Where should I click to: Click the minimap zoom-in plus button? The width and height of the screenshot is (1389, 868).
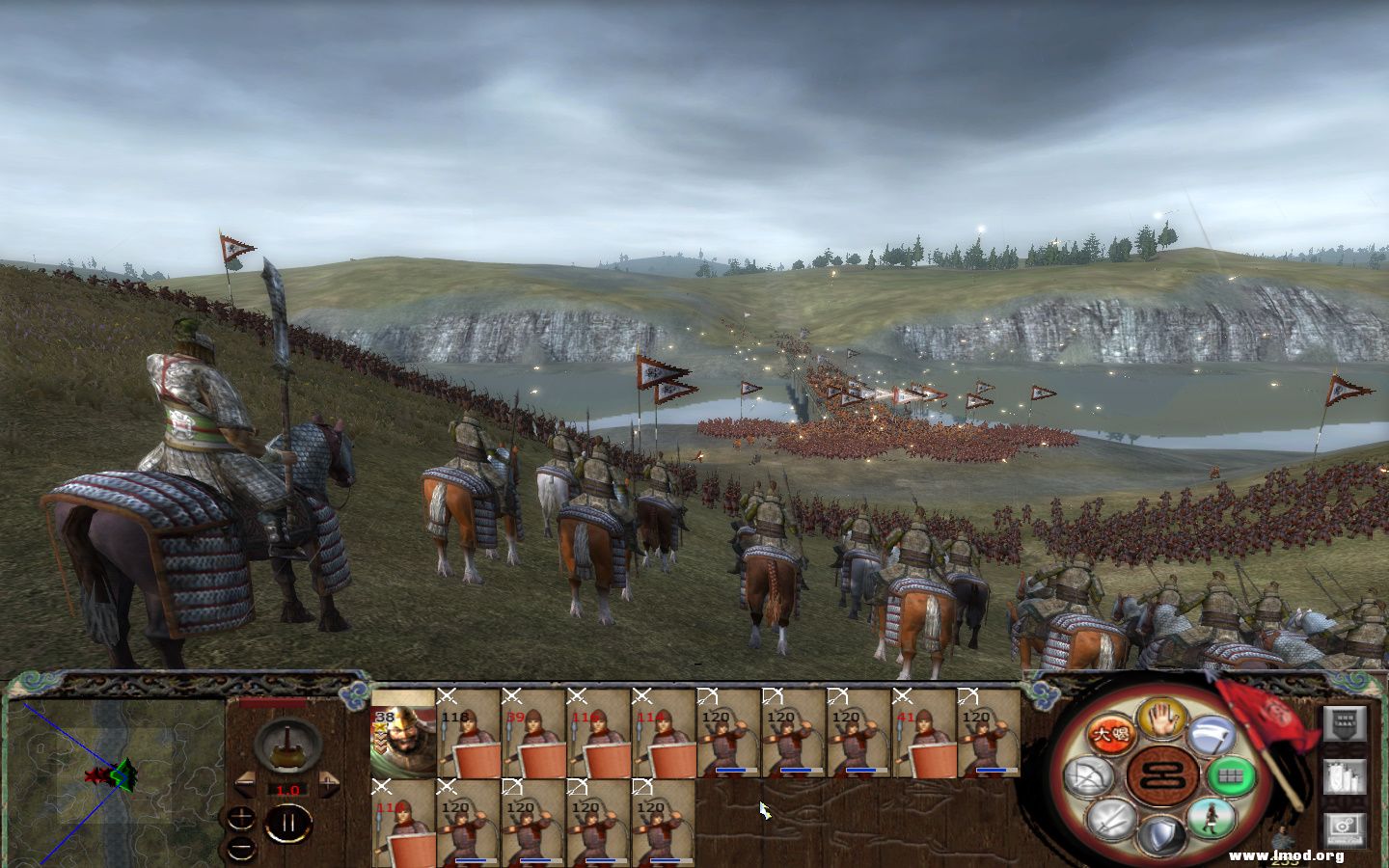[240, 818]
